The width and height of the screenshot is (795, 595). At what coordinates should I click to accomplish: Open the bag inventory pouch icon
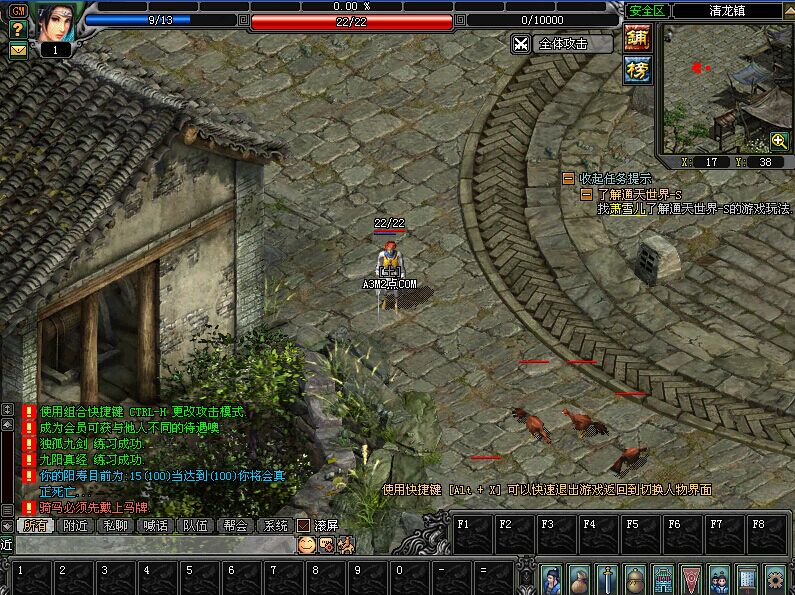[579, 579]
